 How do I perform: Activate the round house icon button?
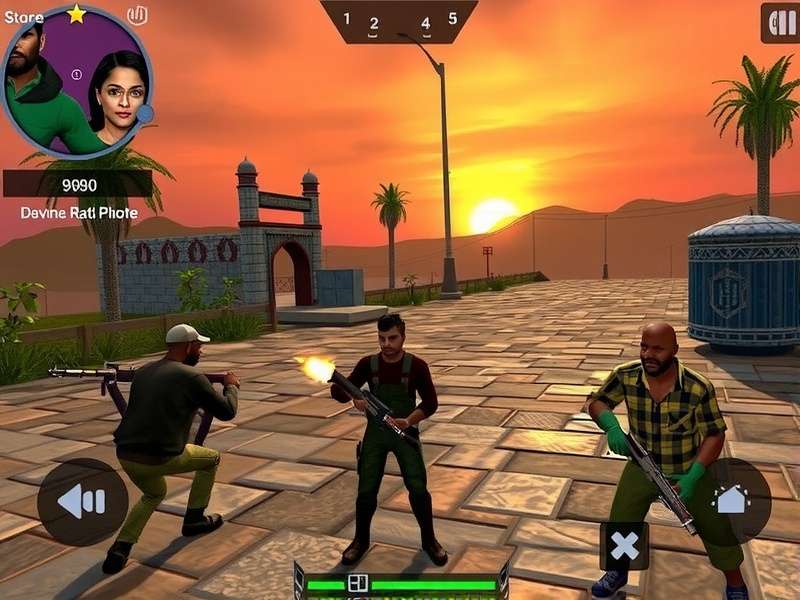coord(732,500)
